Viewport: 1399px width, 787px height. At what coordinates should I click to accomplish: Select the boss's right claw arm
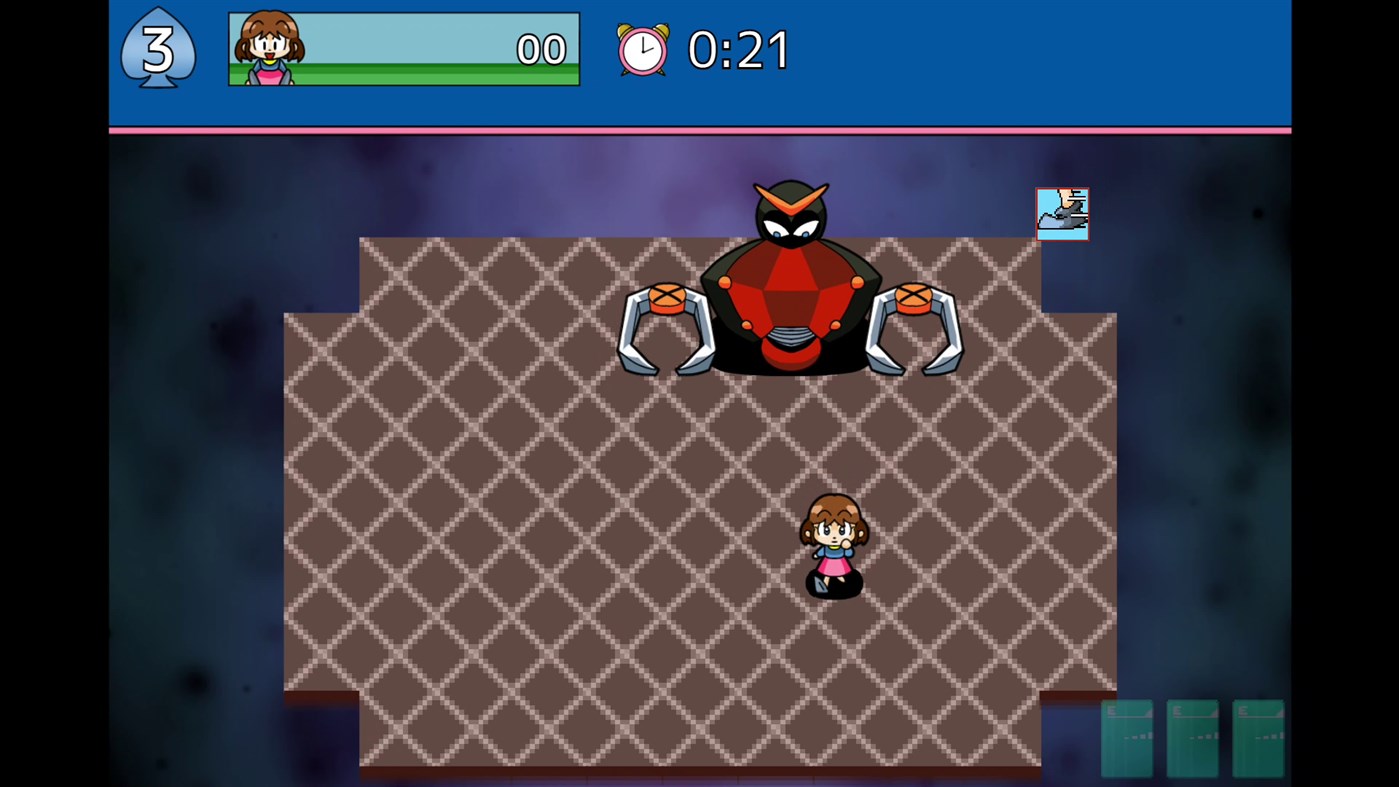[x=915, y=330]
